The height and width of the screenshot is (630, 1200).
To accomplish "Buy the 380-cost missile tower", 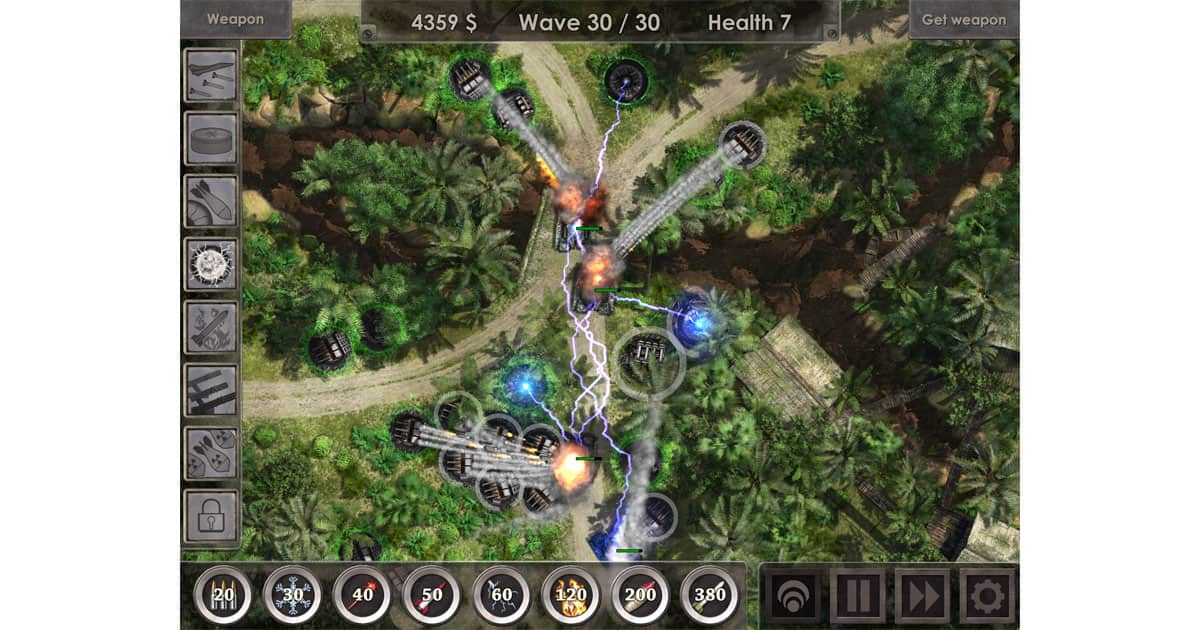I will click(x=709, y=595).
